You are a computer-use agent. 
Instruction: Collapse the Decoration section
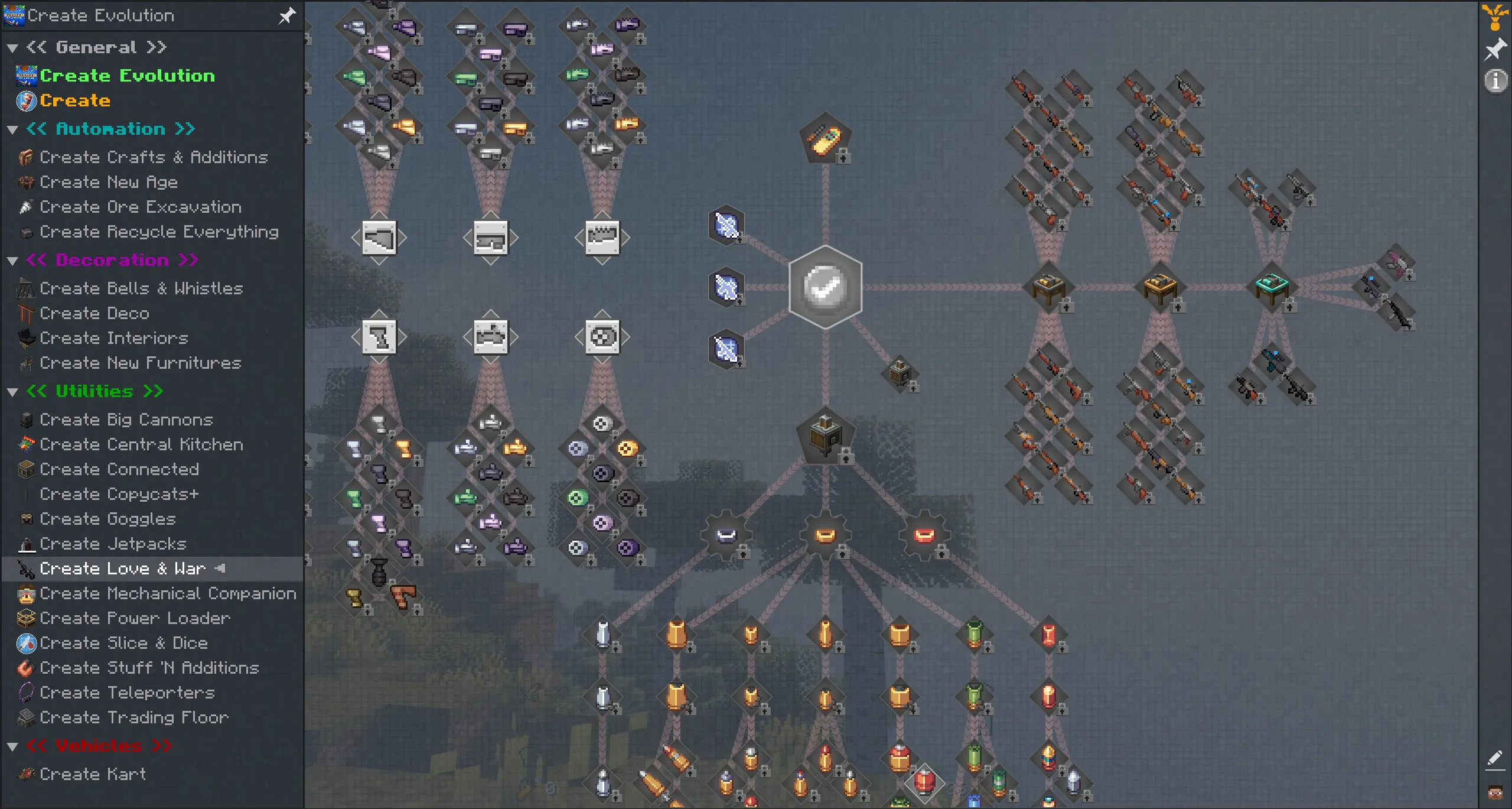pos(13,260)
